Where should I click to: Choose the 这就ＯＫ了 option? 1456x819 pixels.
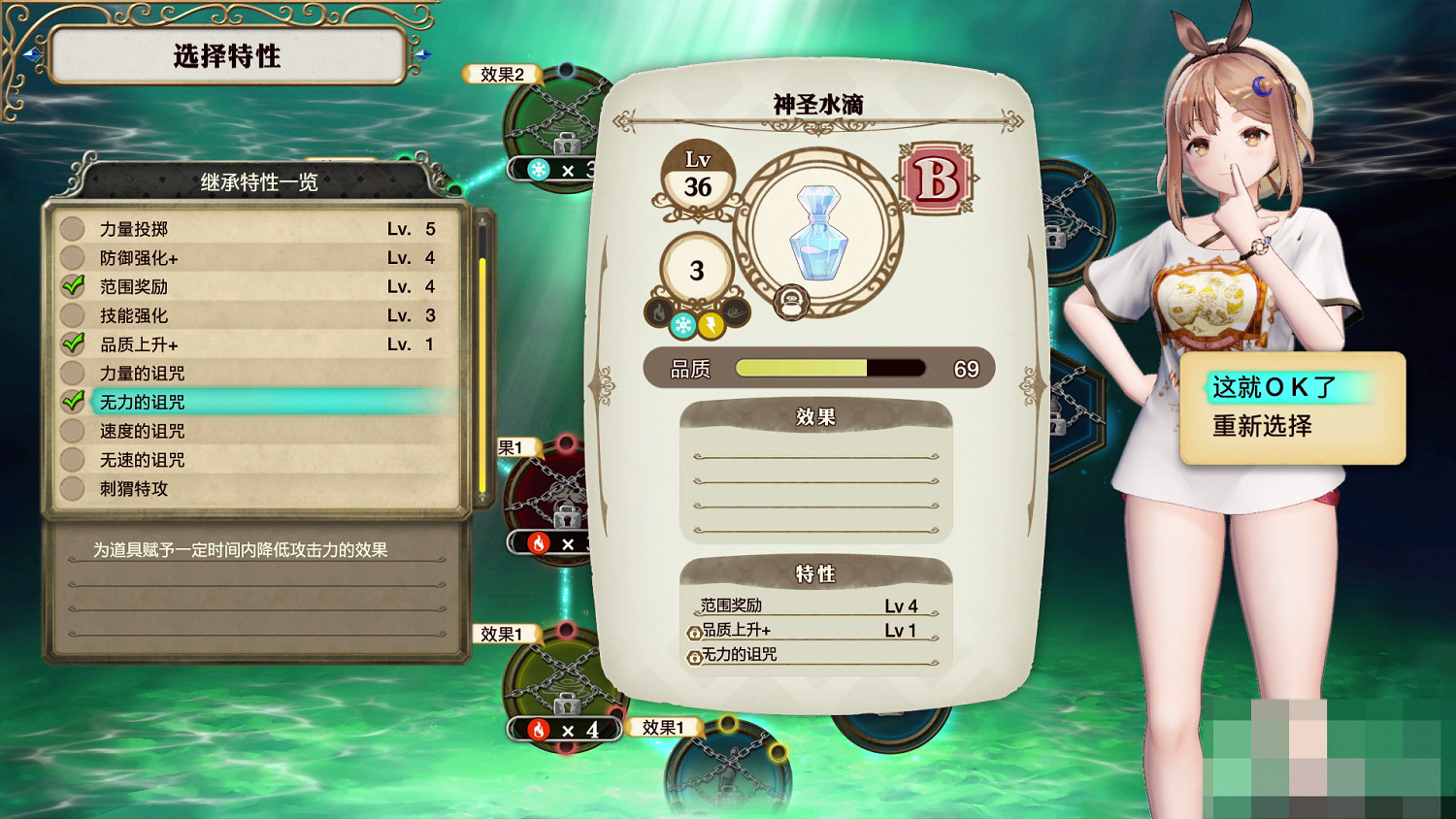[1272, 386]
